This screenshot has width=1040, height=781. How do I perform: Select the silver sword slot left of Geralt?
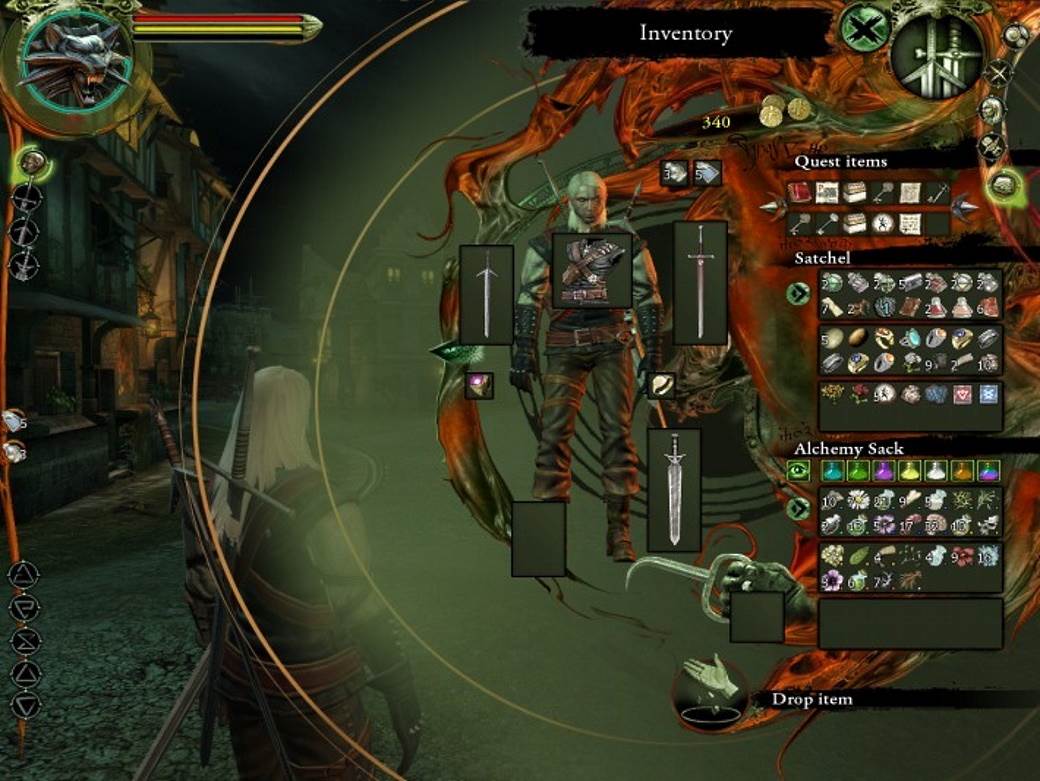point(487,295)
